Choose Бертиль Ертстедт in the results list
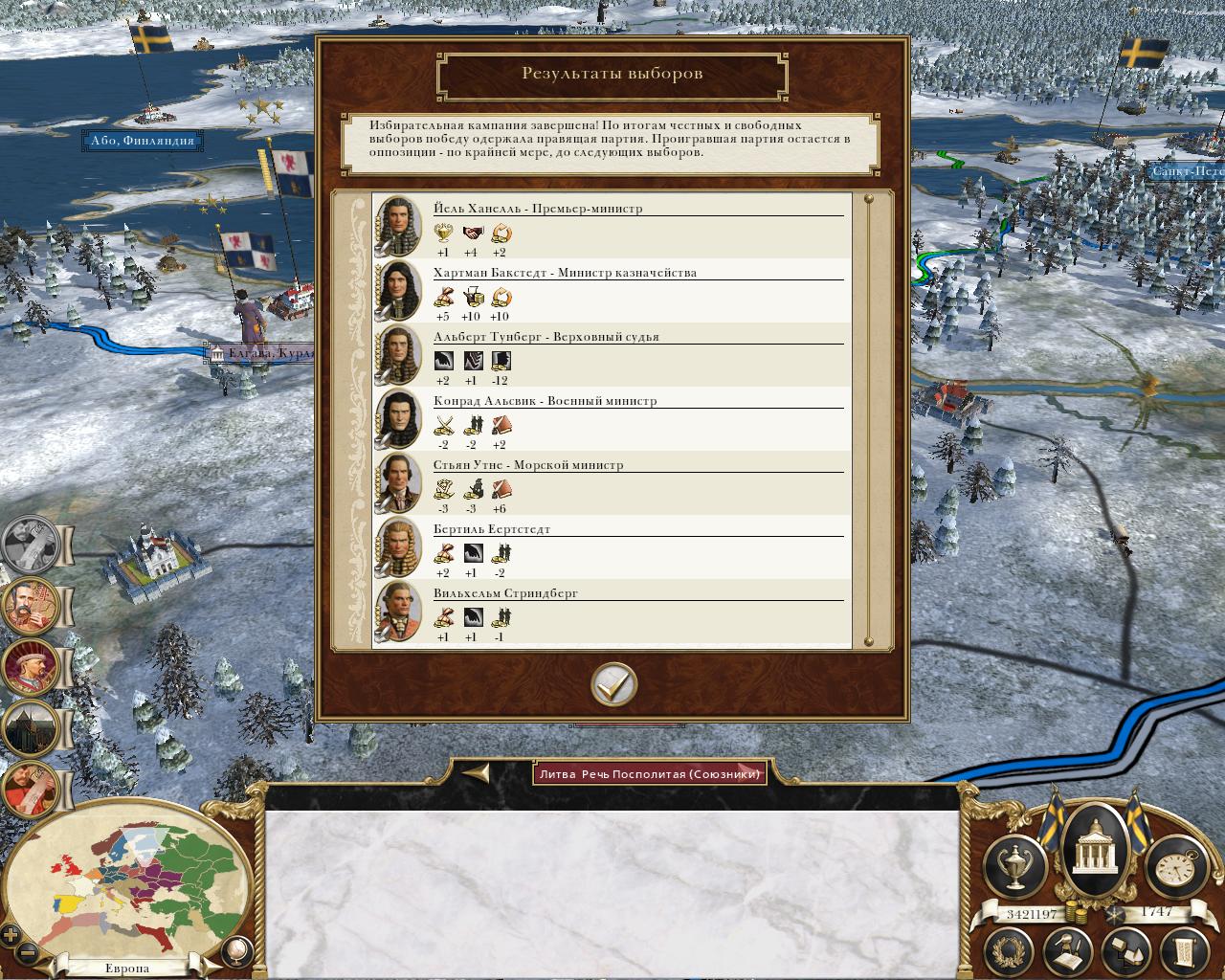Image resolution: width=1225 pixels, height=980 pixels. 611,547
